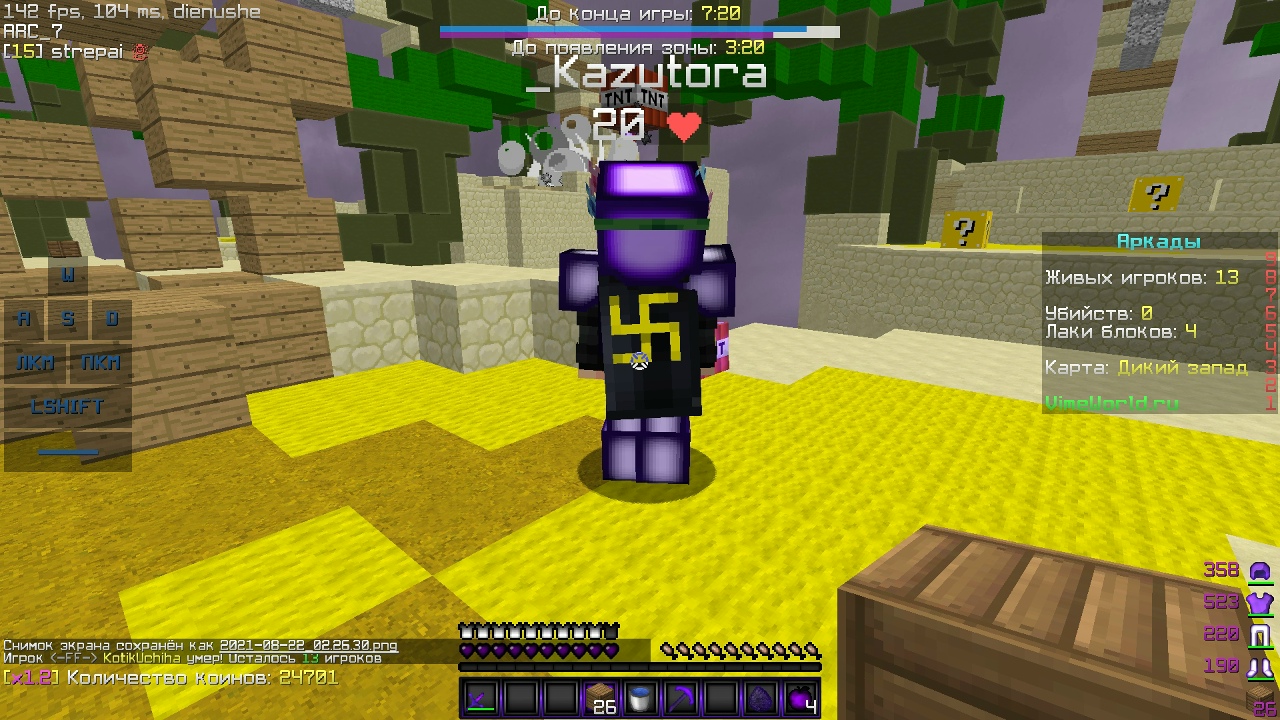Screen dimensions: 1280x720
Task: Select the purple pickaxe in the hotbar
Action: pos(683,697)
